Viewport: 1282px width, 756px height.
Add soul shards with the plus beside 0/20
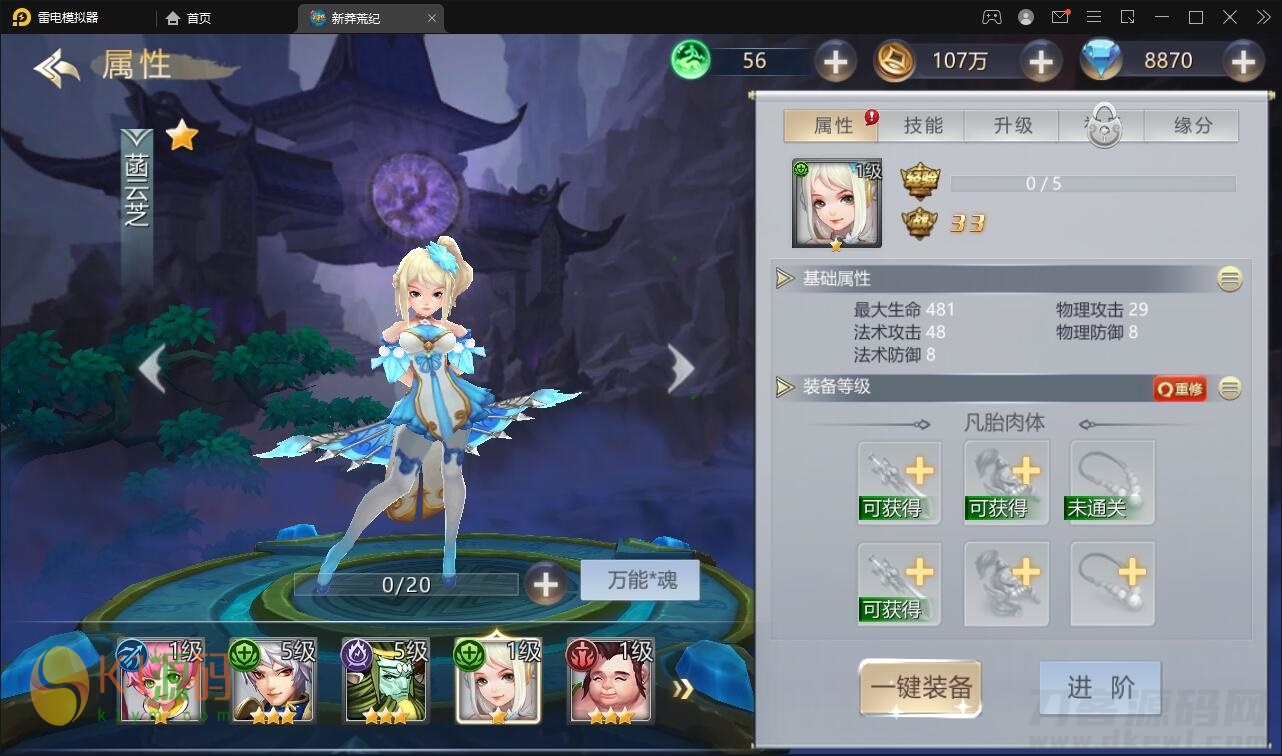click(545, 583)
